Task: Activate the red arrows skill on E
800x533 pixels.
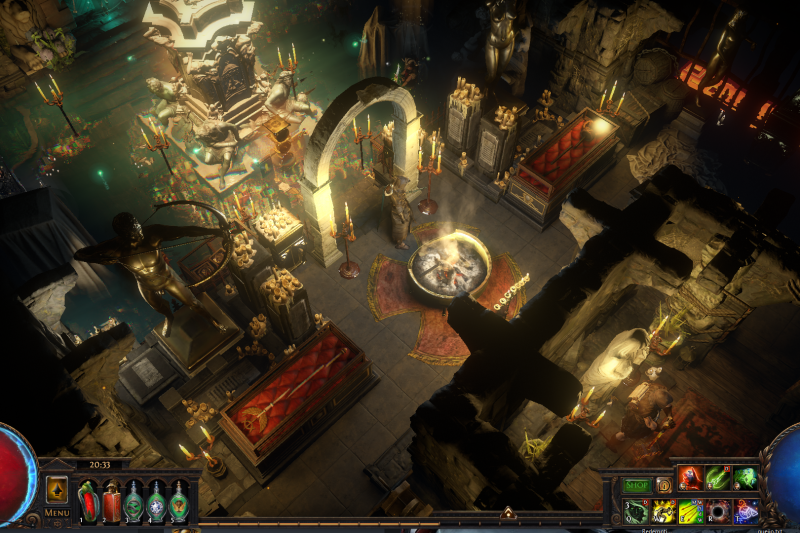Action: click(x=691, y=512)
